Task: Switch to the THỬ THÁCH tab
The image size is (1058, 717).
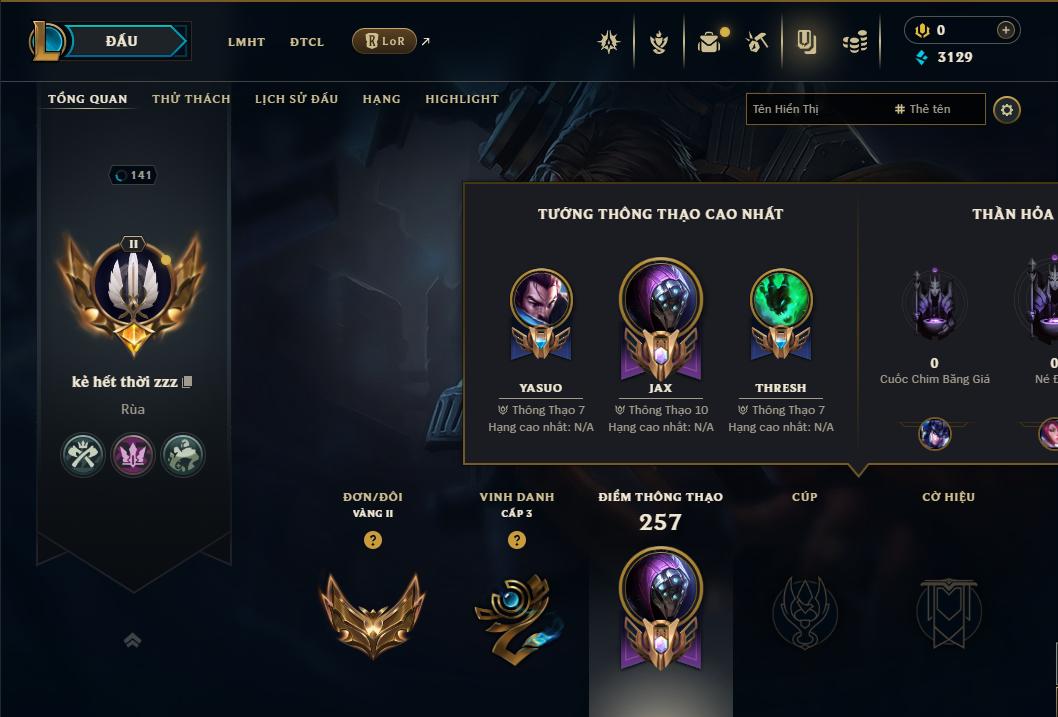Action: click(191, 99)
